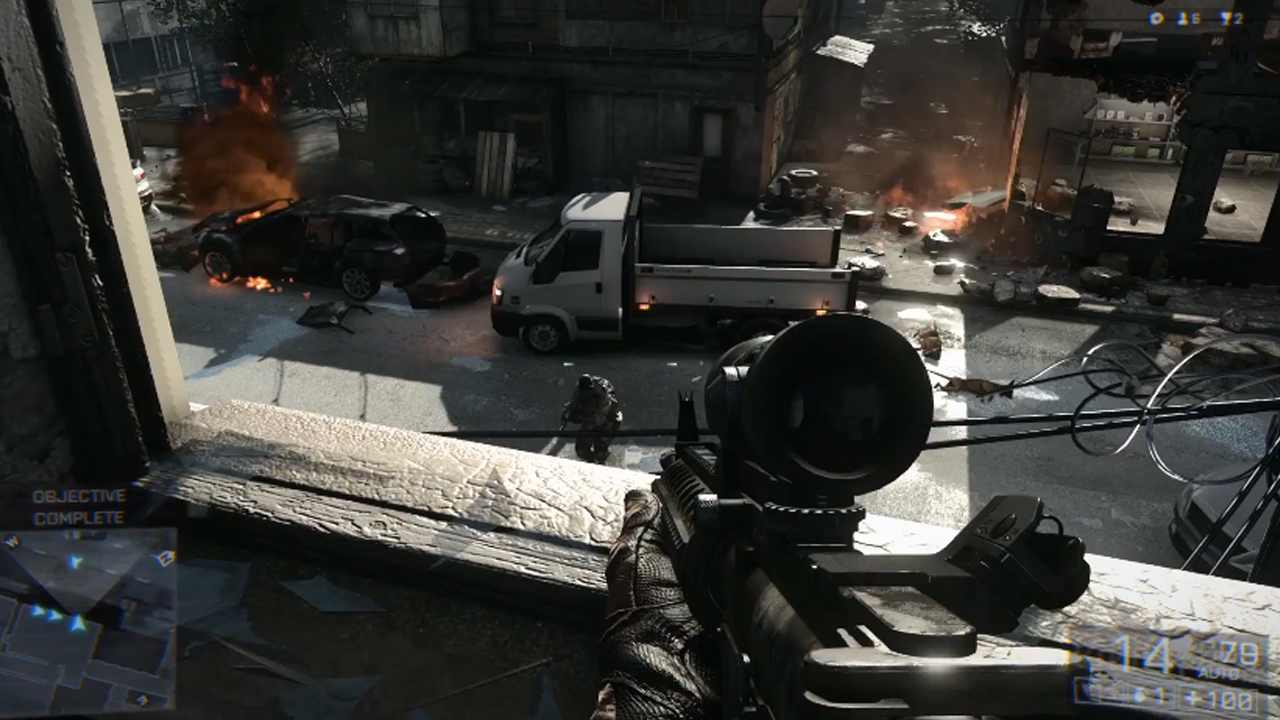The image size is (1280, 720).
Task: Click the AUTO fire-mode indicator
Action: [x=1218, y=671]
